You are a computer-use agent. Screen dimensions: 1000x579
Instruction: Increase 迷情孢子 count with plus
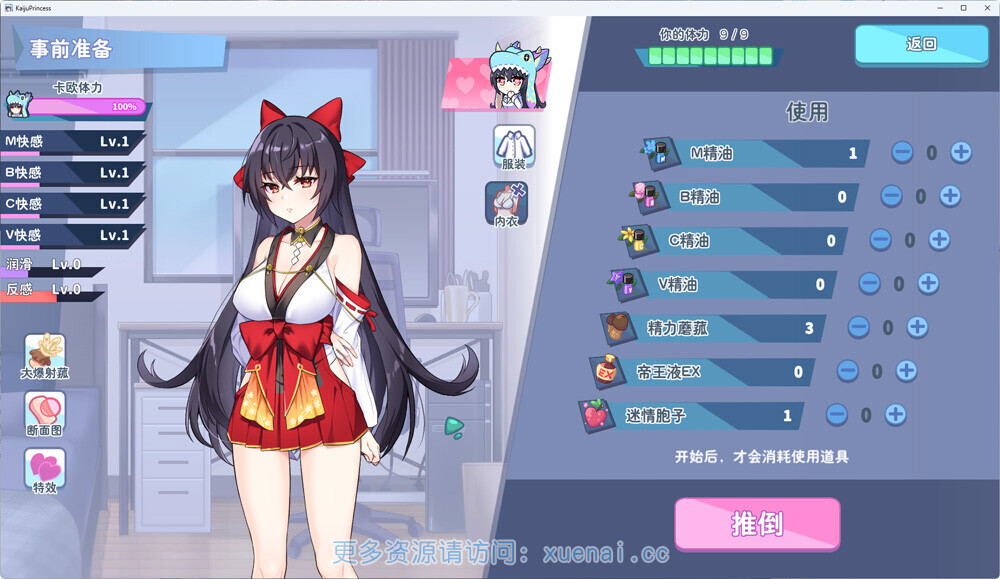pos(895,414)
